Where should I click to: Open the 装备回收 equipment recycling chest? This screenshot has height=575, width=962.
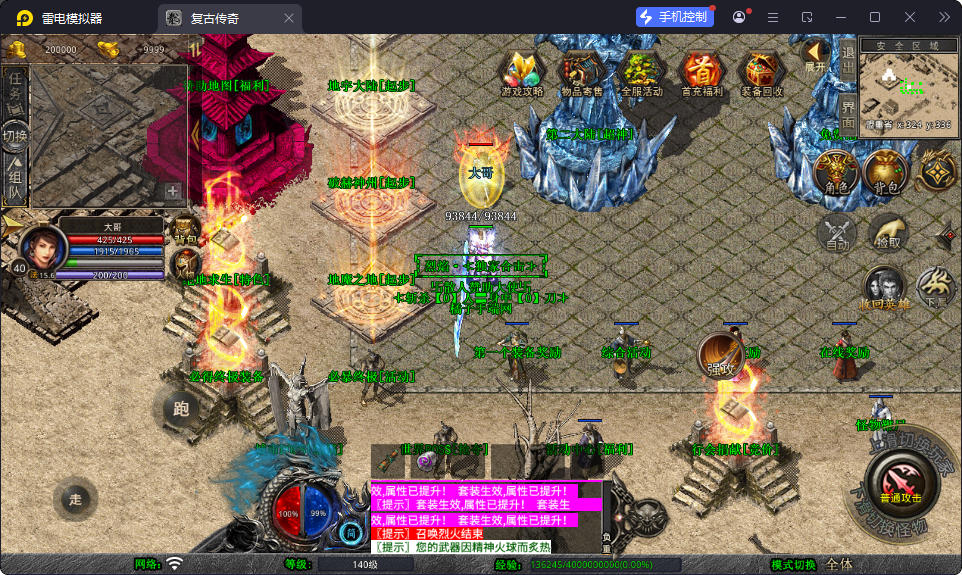[x=762, y=73]
